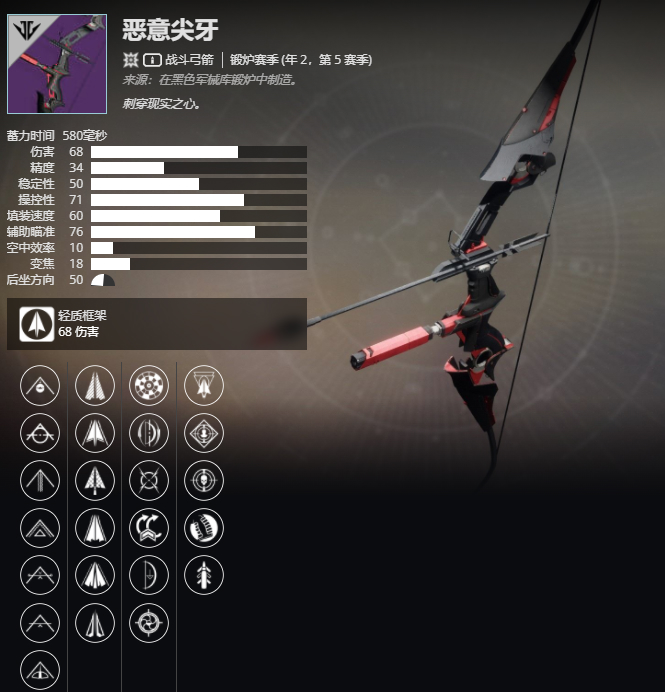Select the person-in-diamond perk icon
This screenshot has height=692, width=665.
coord(204,433)
